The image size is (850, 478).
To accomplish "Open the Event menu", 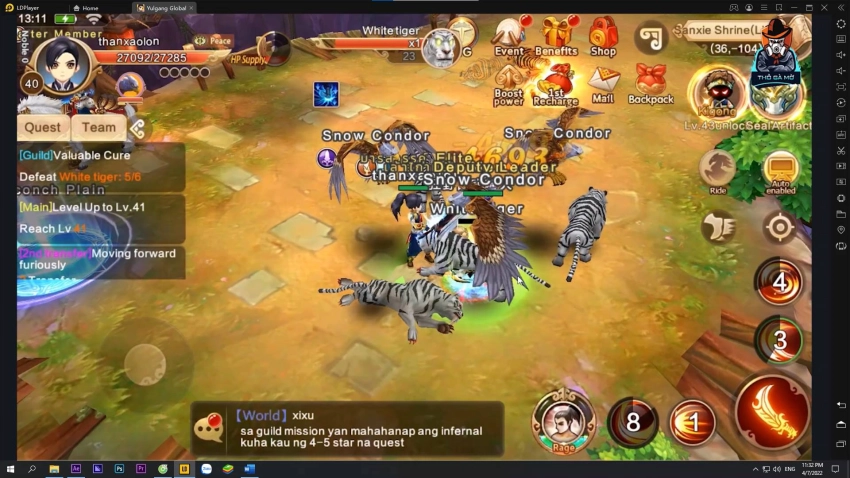I will [x=509, y=38].
